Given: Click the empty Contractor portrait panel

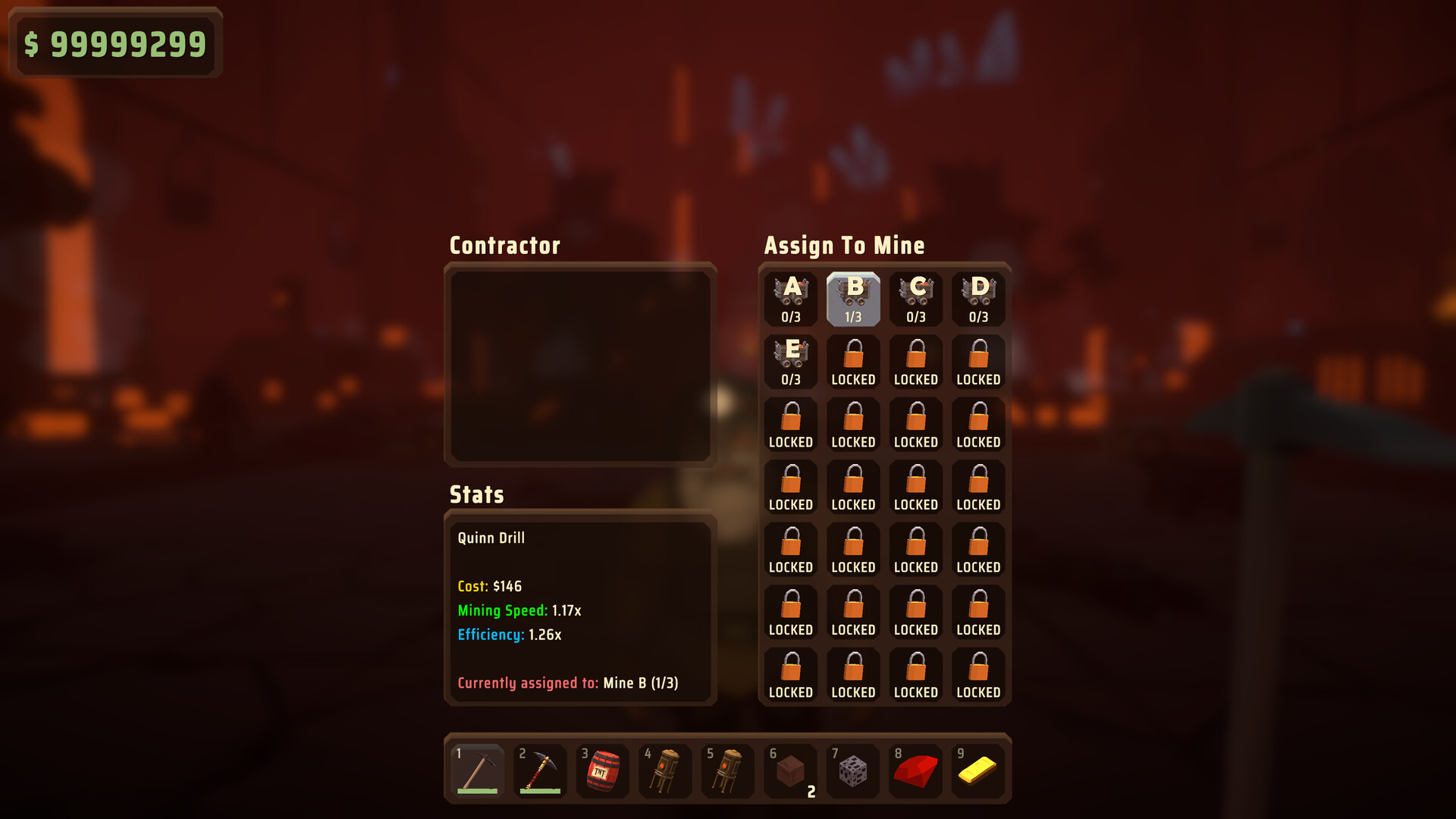Looking at the screenshot, I should (581, 366).
